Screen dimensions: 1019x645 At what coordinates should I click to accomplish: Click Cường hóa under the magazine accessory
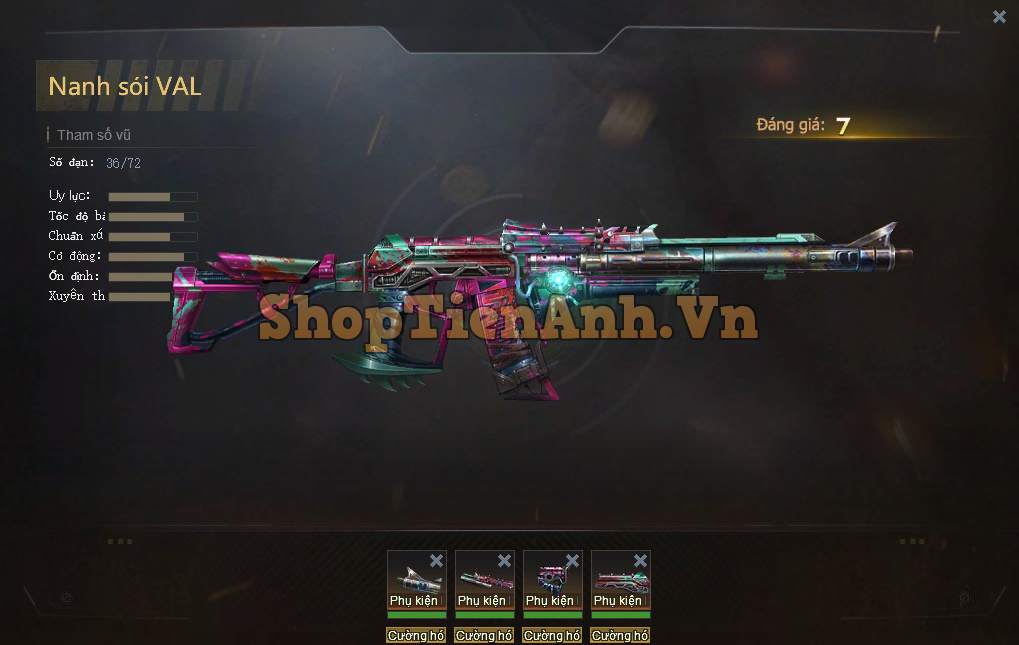click(552, 636)
